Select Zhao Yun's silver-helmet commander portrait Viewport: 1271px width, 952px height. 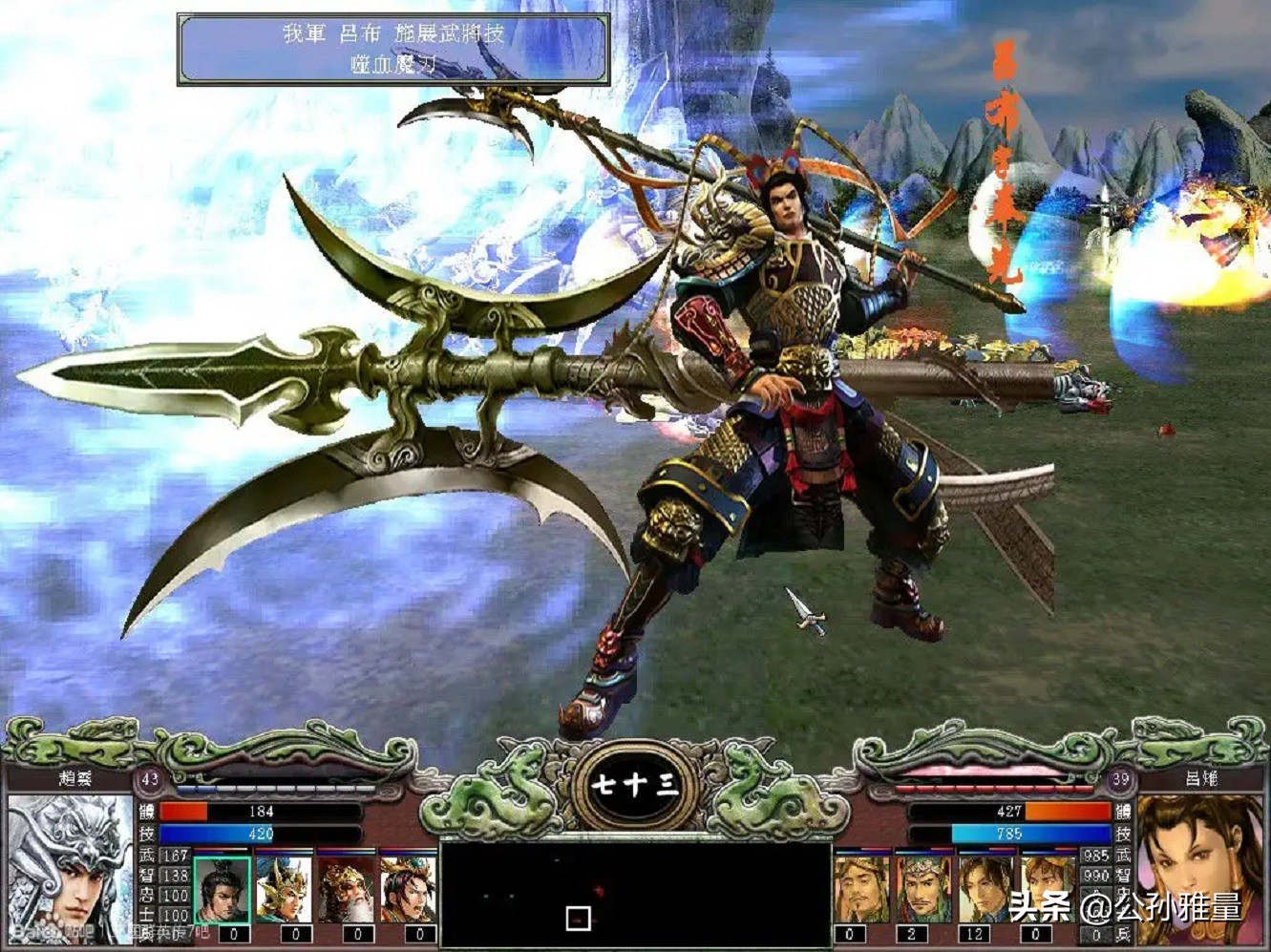point(69,867)
